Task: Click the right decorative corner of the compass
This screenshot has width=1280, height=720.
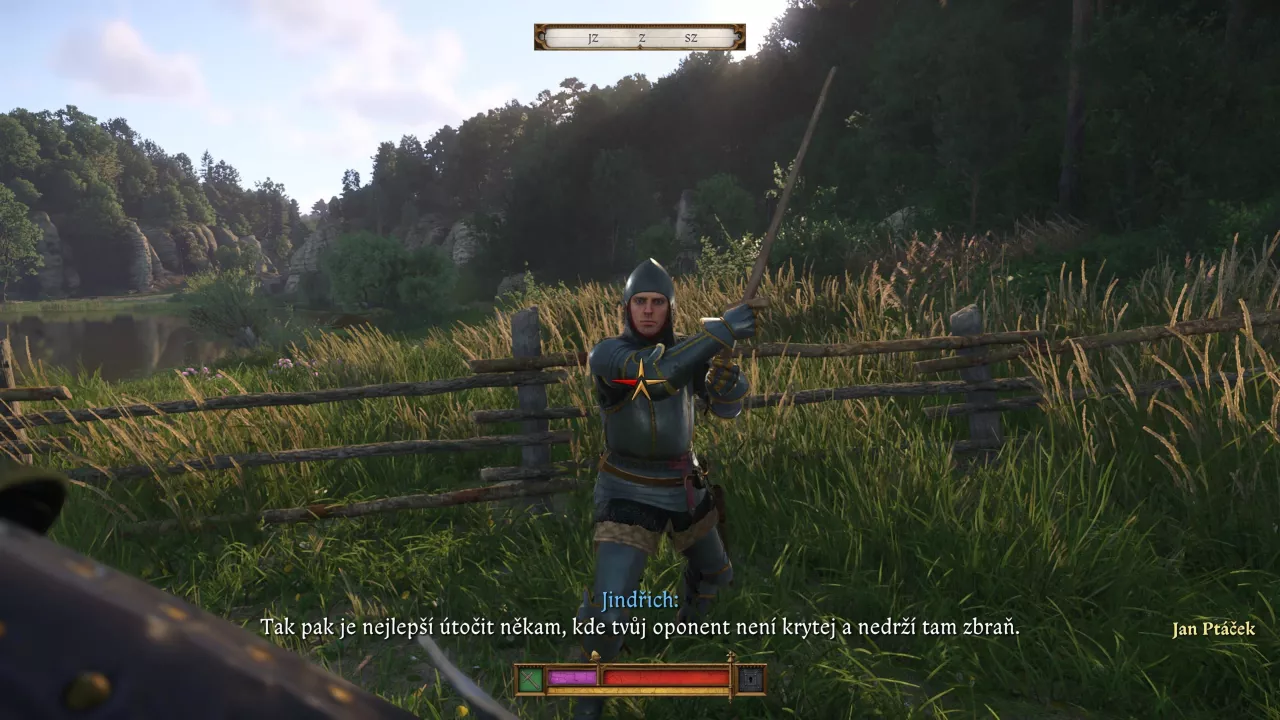Action: click(740, 37)
